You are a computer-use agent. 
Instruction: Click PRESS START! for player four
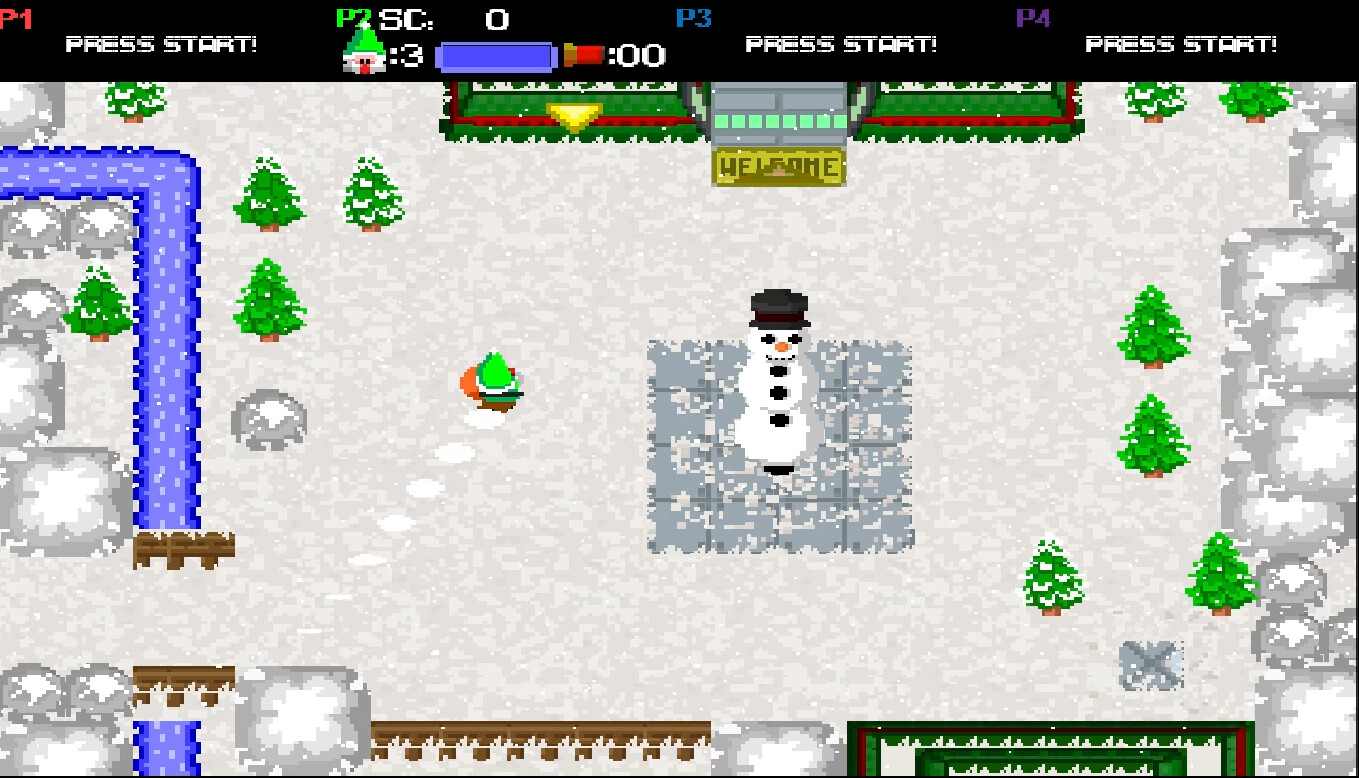point(1182,44)
